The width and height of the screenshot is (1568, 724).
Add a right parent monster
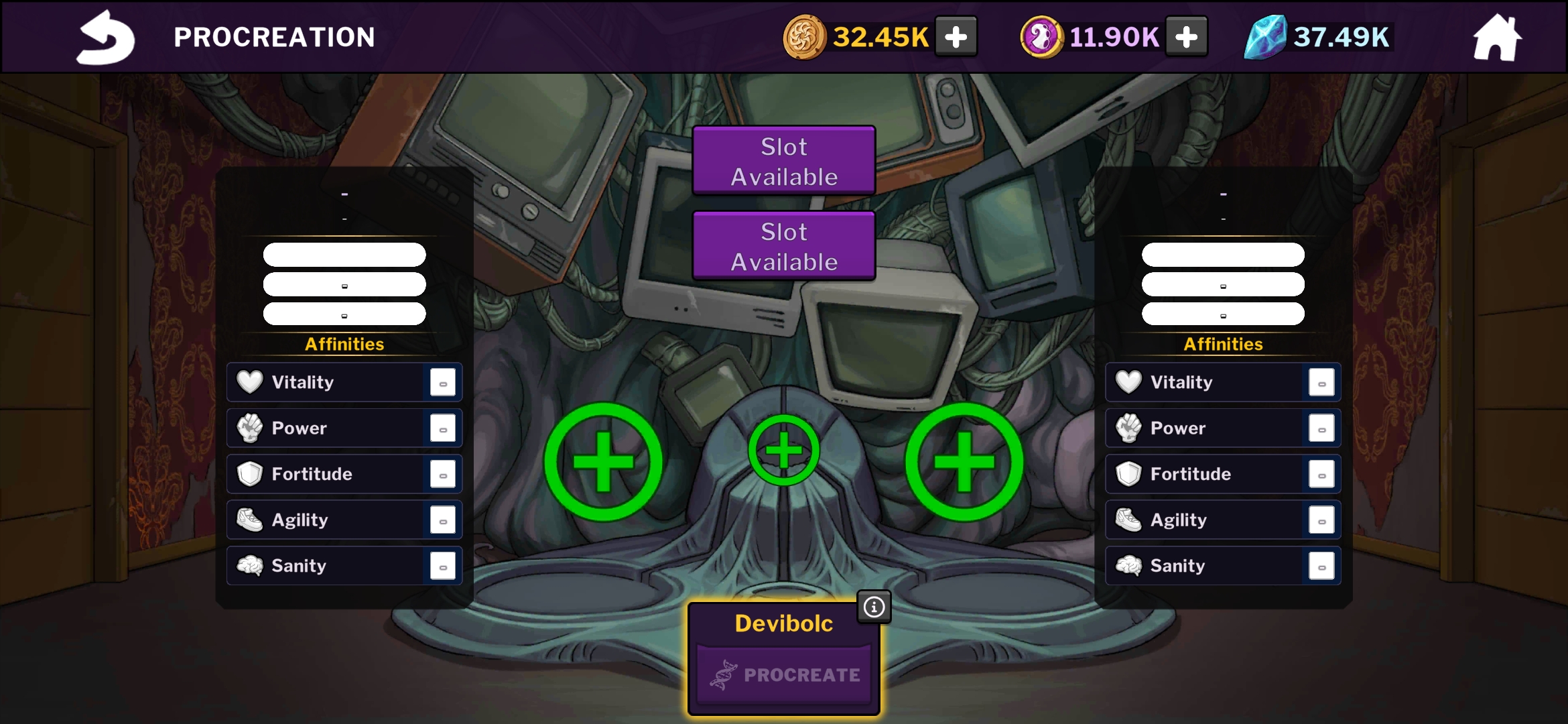964,462
